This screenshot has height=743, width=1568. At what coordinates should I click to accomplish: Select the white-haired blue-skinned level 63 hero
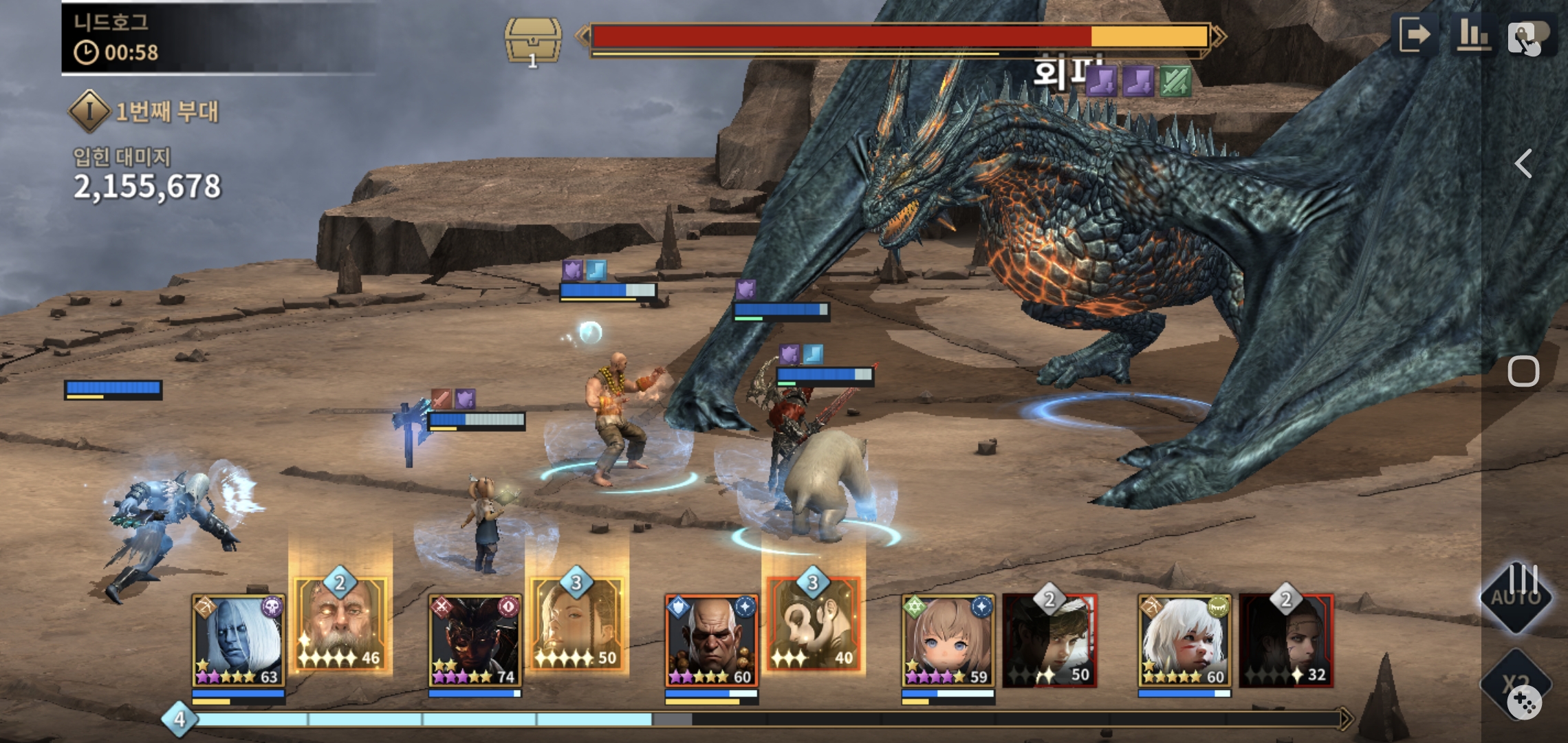(x=238, y=640)
